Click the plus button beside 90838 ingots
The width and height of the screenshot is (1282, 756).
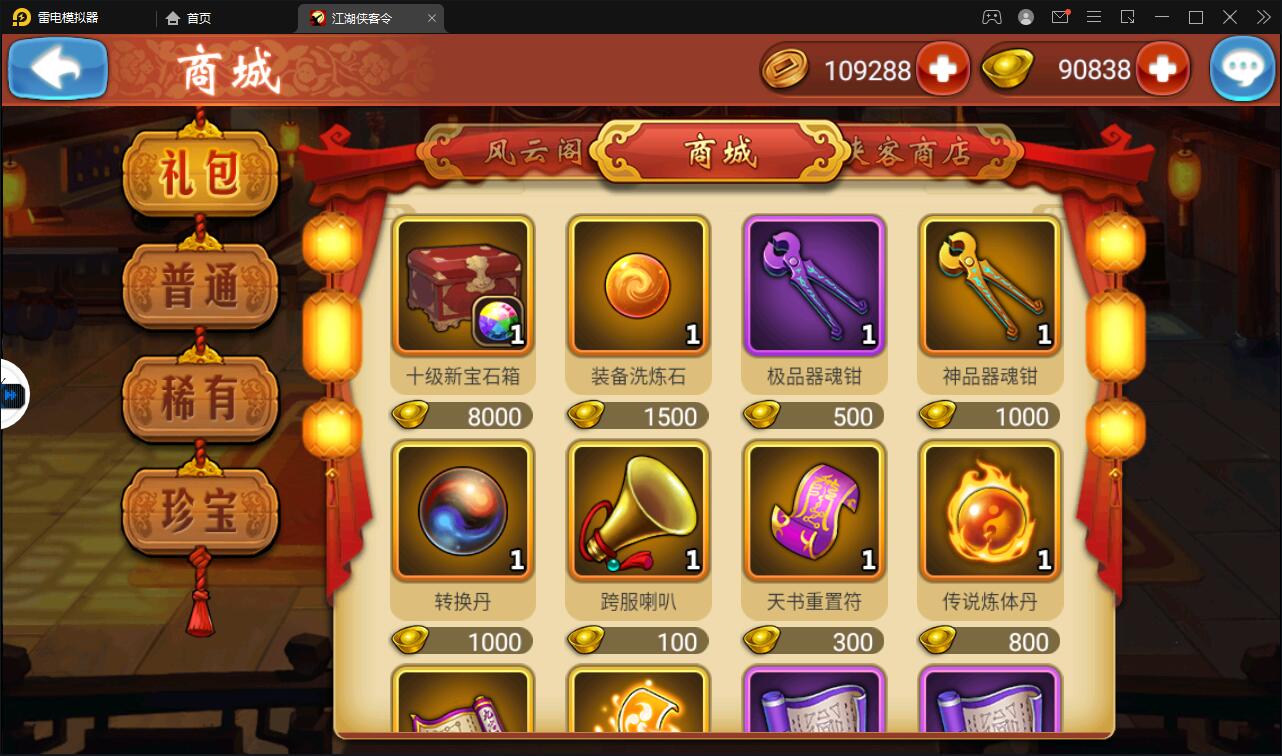click(x=1160, y=69)
